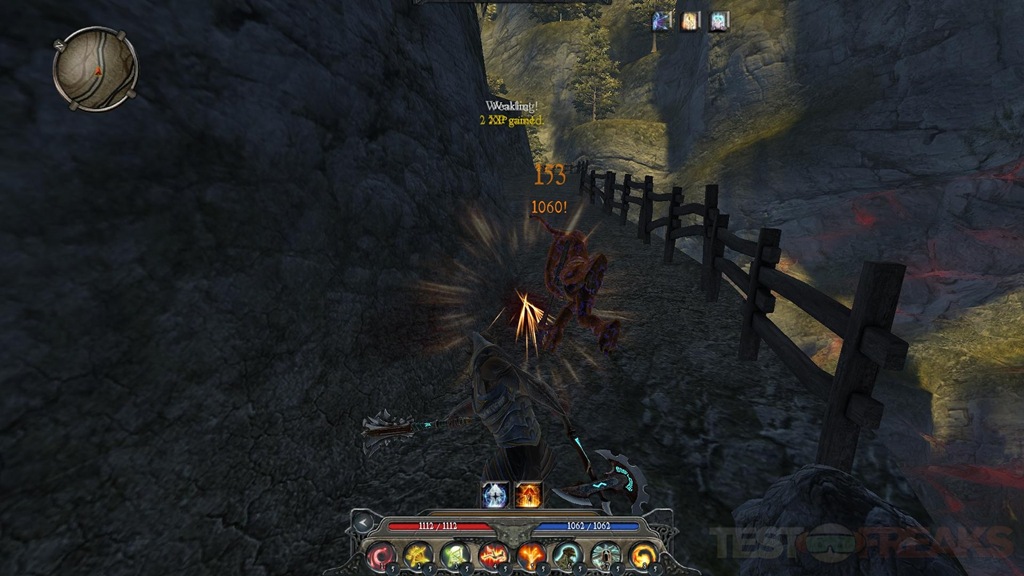Cast the red fiery claw skill
The height and width of the screenshot is (576, 1024).
tap(493, 555)
